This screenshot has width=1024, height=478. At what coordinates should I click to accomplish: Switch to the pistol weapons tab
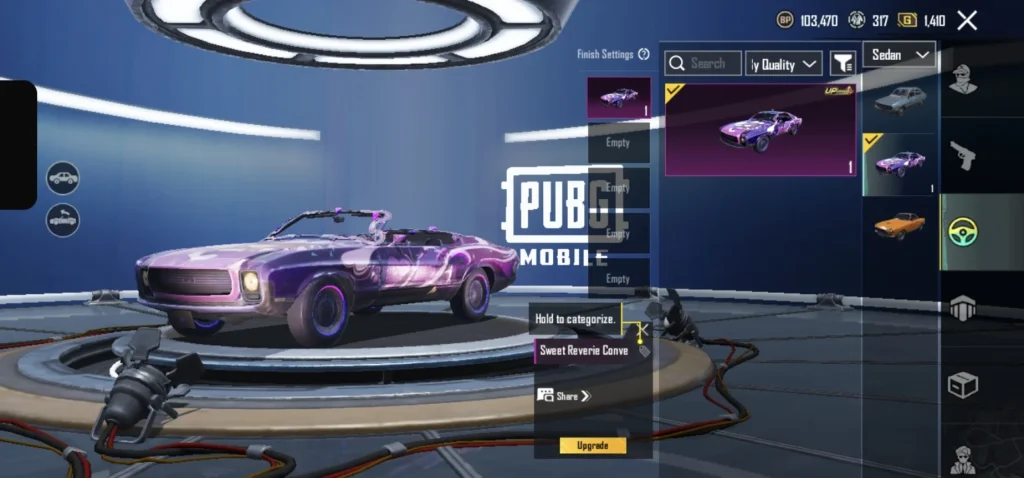click(x=963, y=154)
